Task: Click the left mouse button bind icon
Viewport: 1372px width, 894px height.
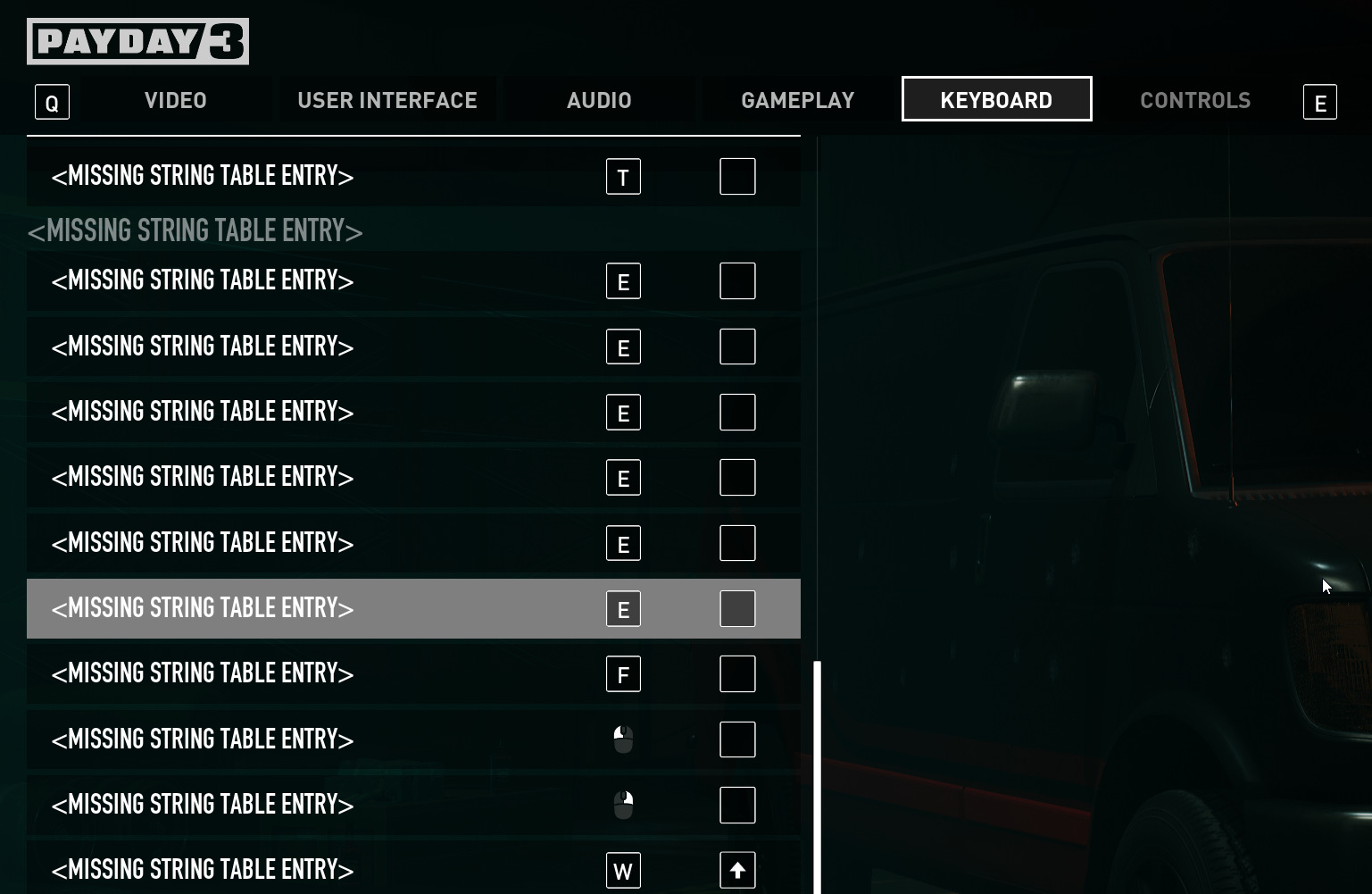Action: point(623,739)
